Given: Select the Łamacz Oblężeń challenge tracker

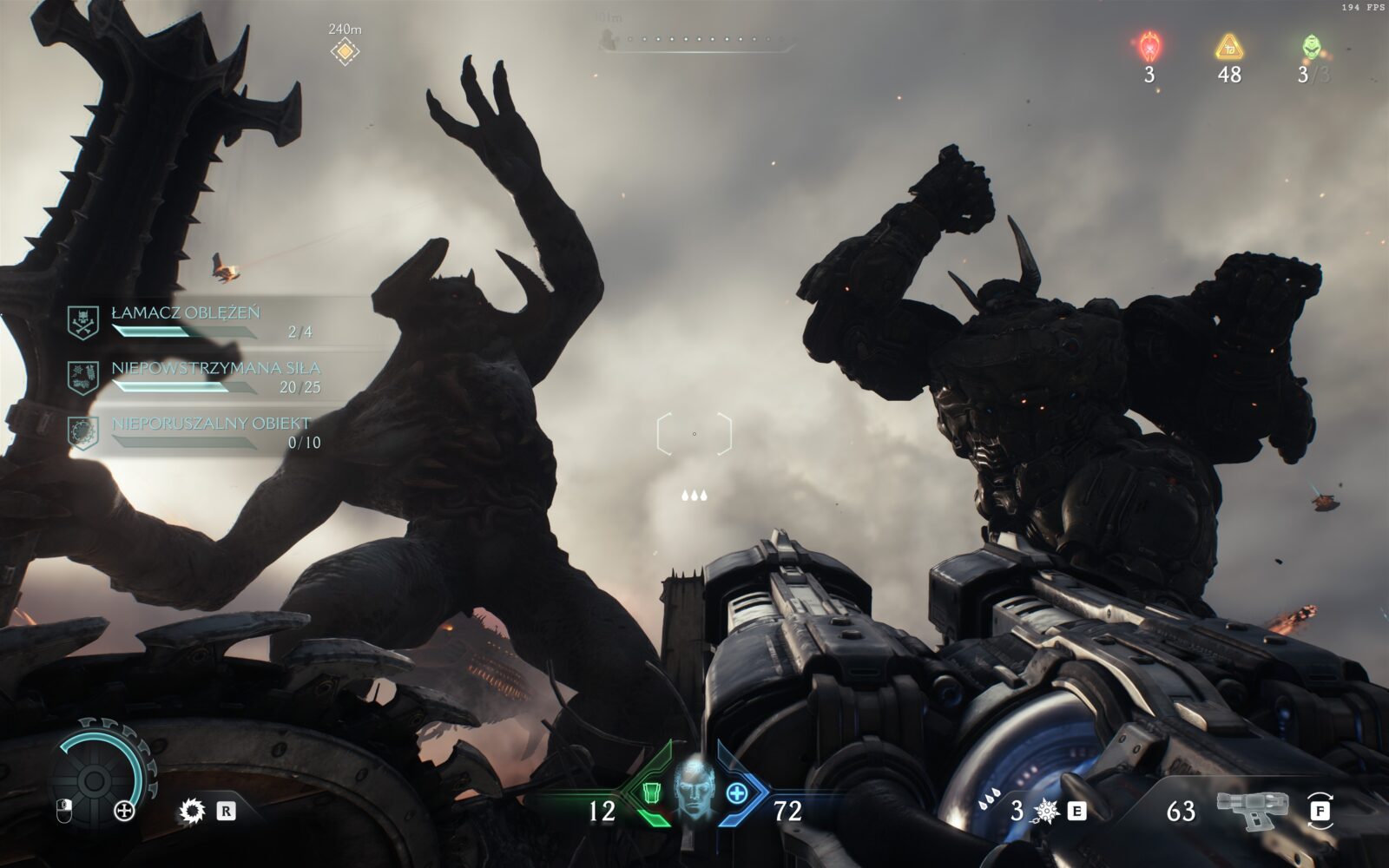Looking at the screenshot, I should (195, 321).
